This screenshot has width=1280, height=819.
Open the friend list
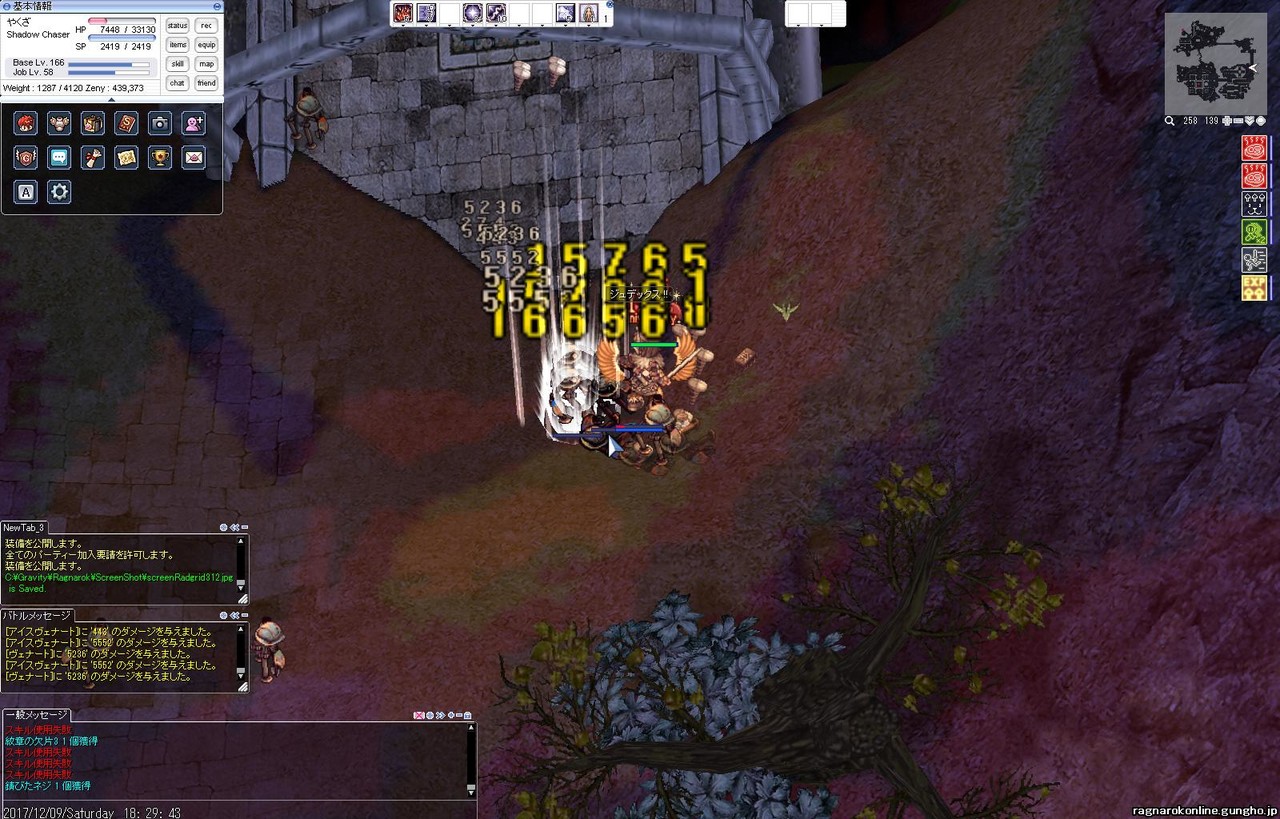[206, 83]
